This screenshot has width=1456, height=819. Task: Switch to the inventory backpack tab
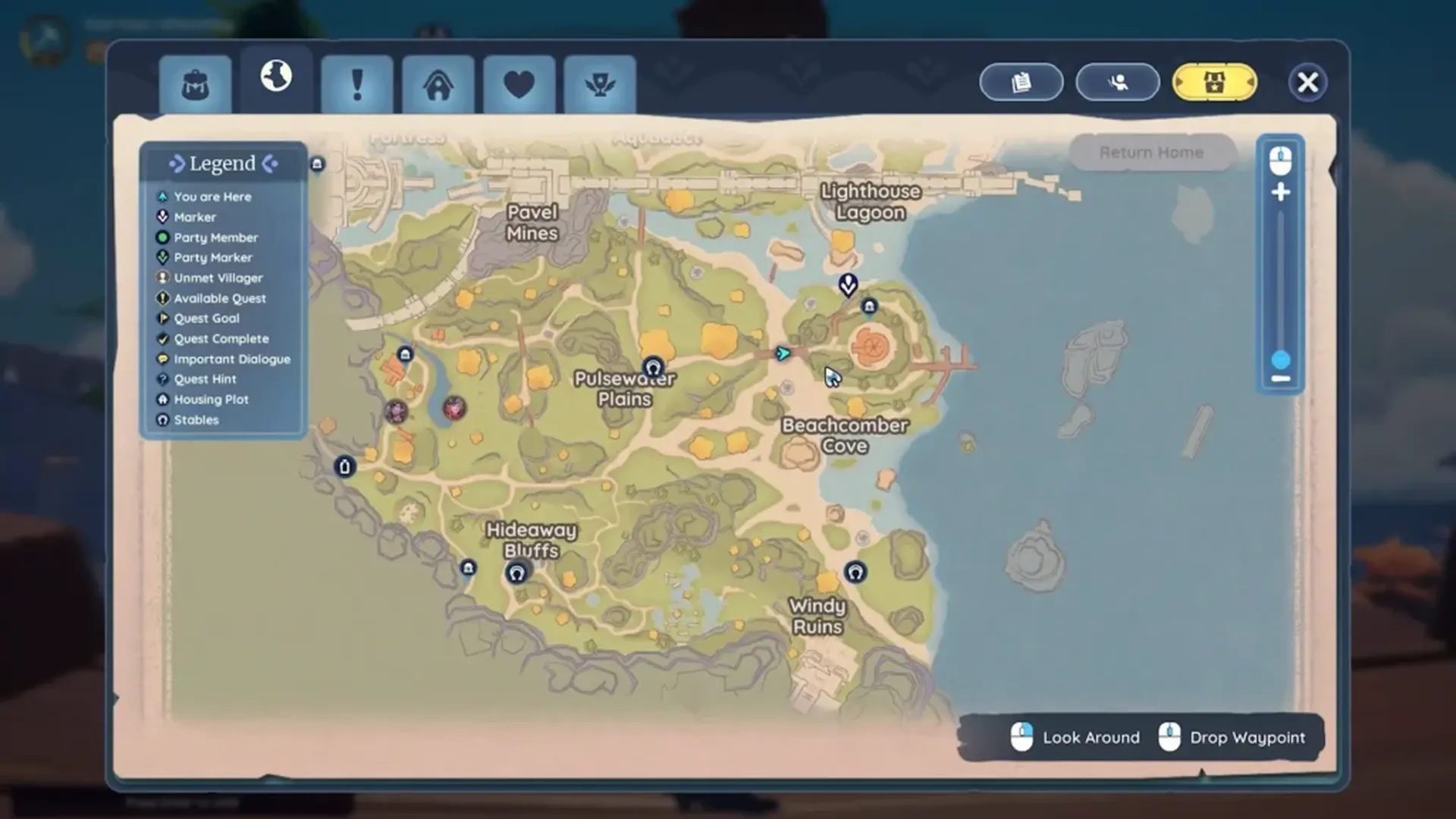tap(195, 82)
